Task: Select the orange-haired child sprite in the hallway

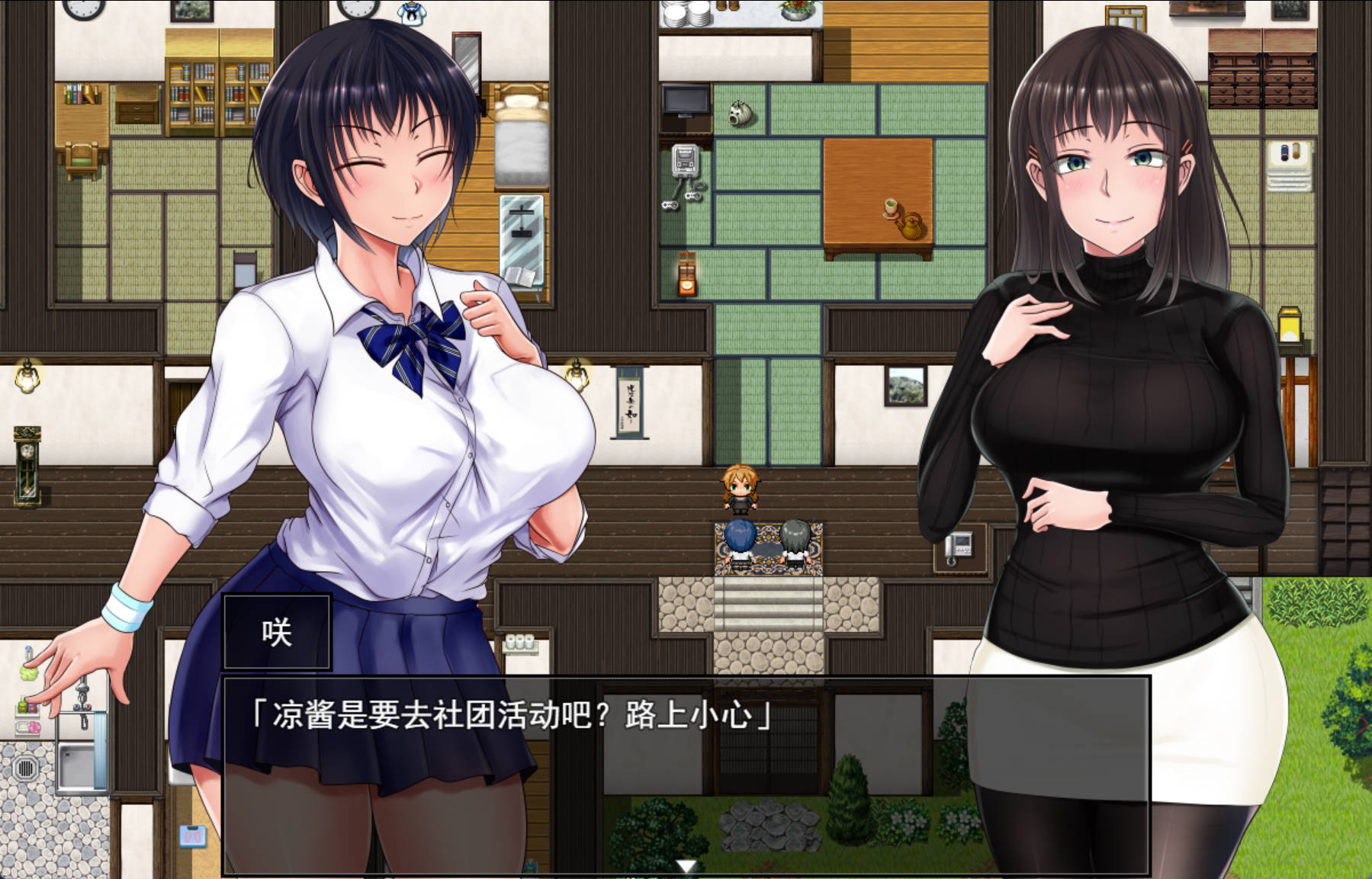Action: [740, 492]
